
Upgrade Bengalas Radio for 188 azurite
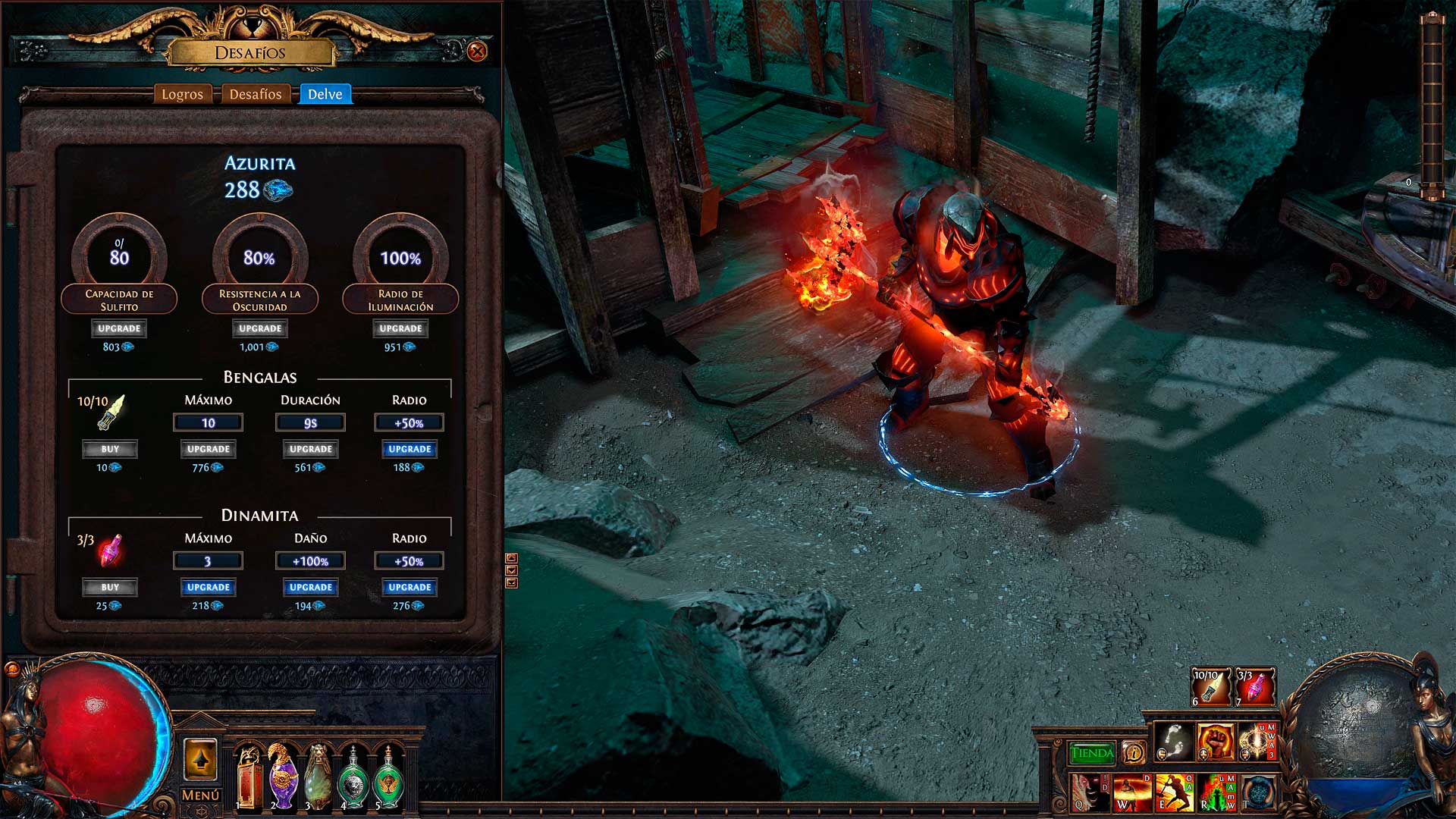coord(409,449)
